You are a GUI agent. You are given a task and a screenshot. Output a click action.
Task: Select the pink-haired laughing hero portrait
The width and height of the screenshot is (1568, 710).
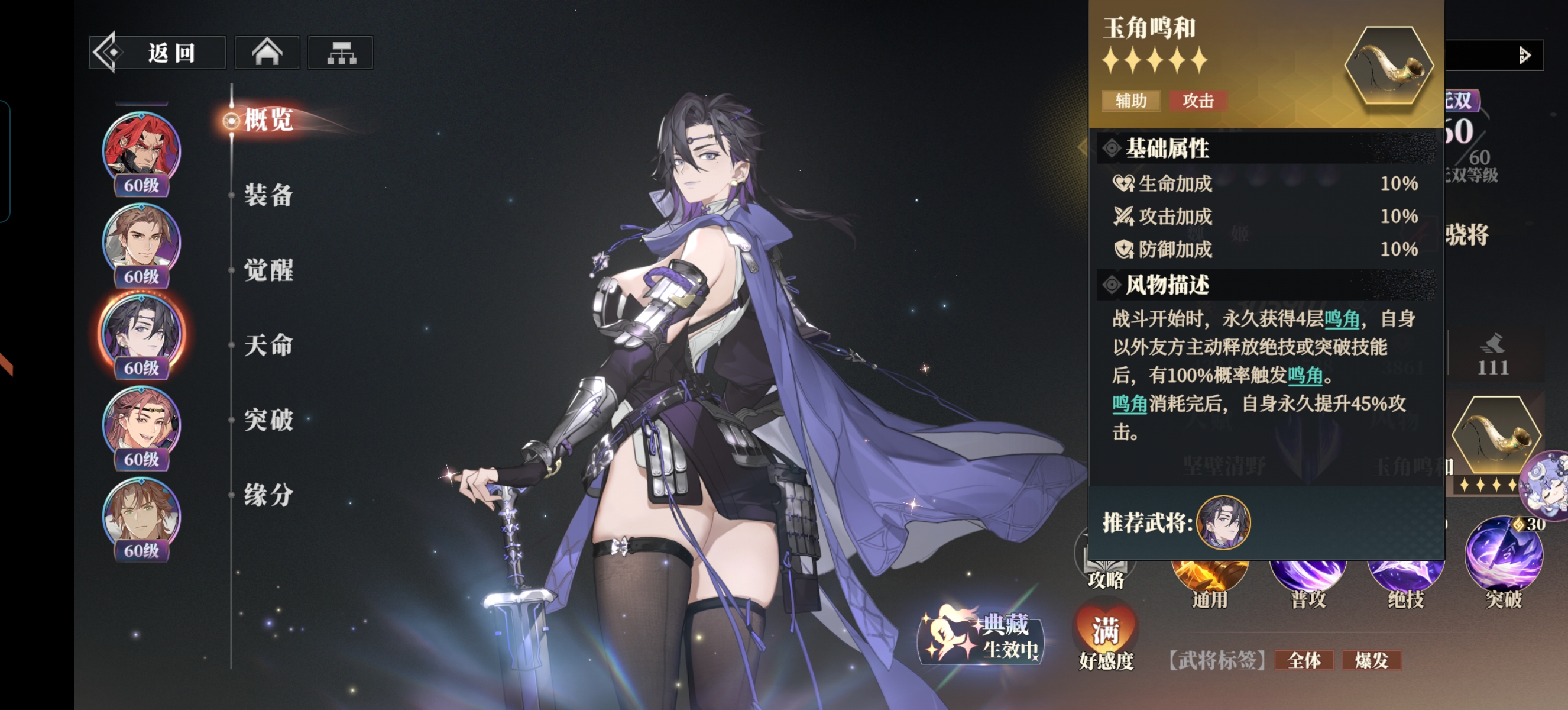tap(141, 424)
